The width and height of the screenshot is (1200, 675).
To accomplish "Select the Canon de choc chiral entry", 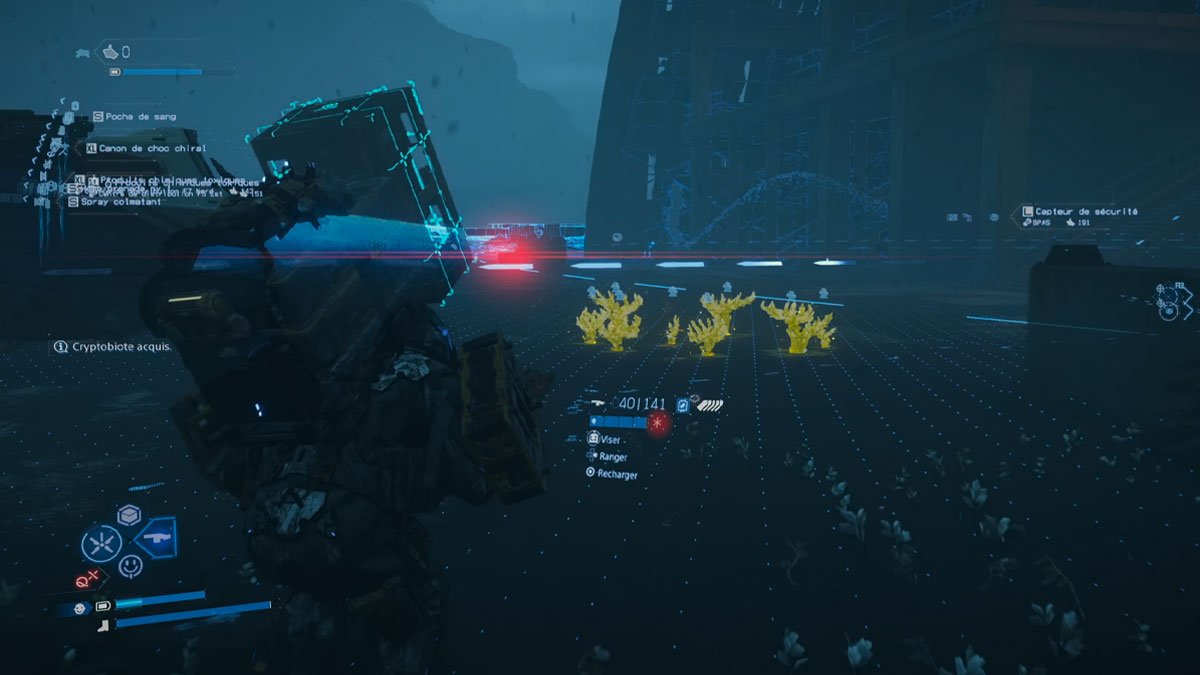I will coord(150,148).
